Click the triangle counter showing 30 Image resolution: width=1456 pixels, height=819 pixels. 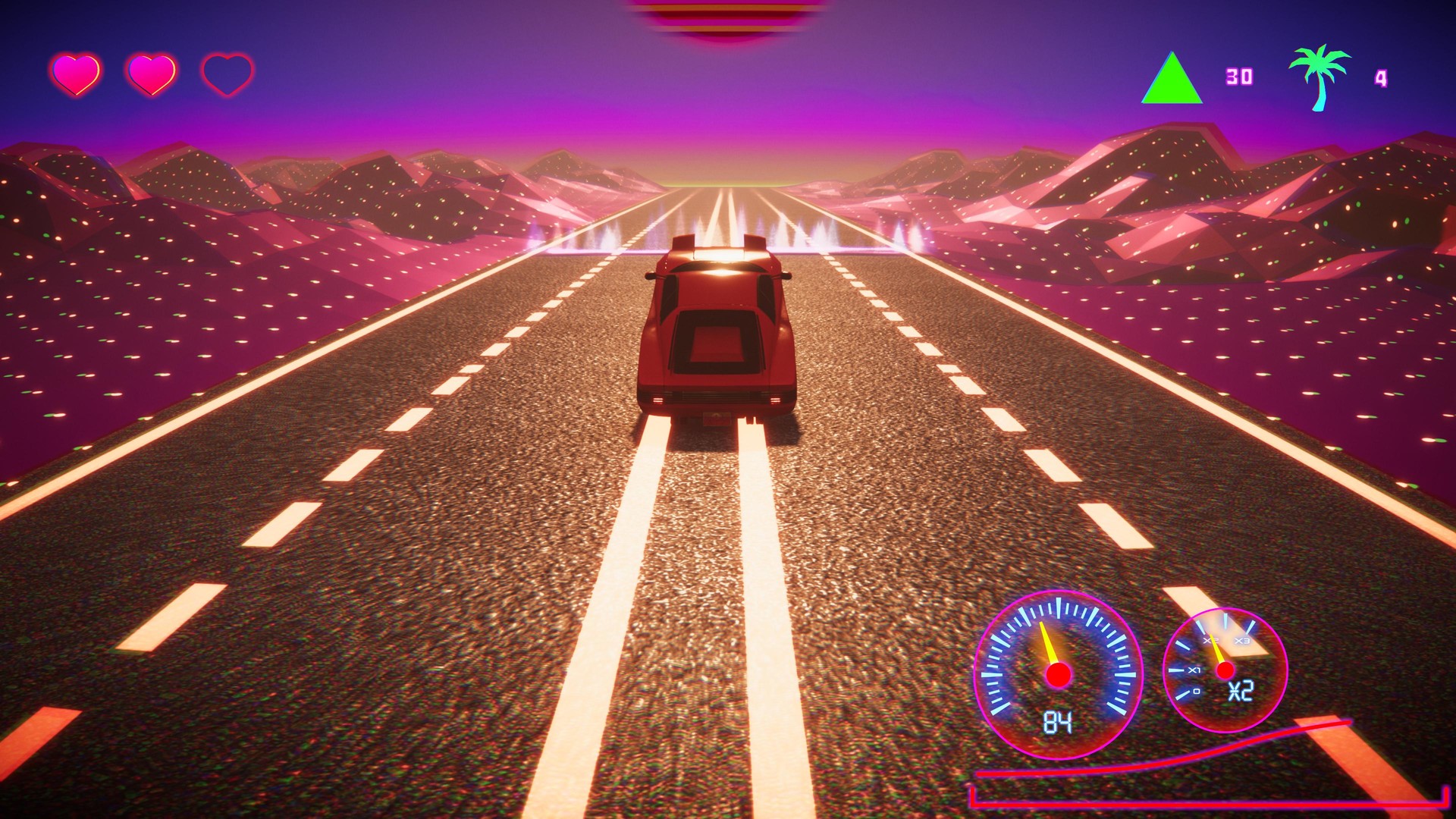pyautogui.click(x=1241, y=75)
